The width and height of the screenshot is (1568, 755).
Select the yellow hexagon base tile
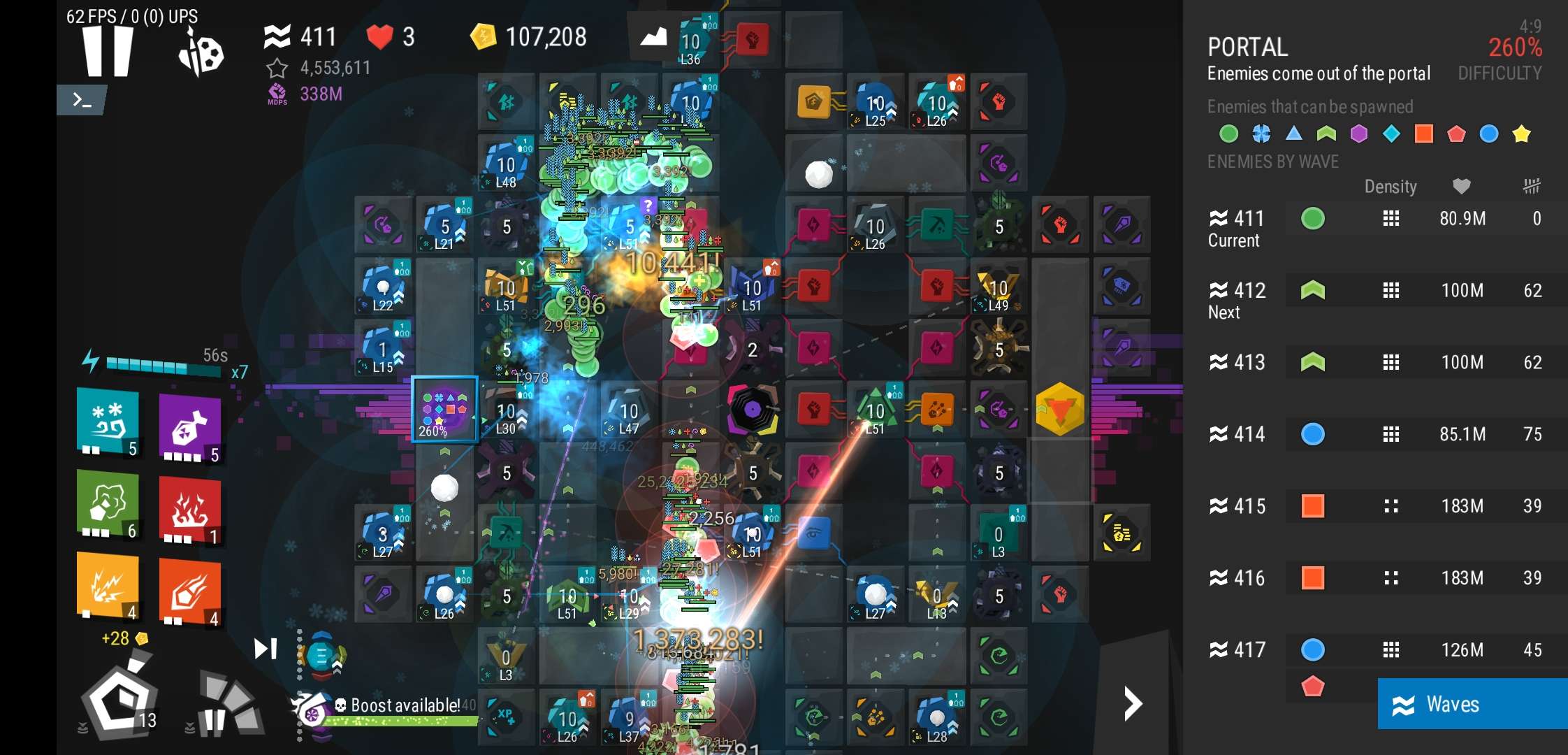tap(1060, 410)
